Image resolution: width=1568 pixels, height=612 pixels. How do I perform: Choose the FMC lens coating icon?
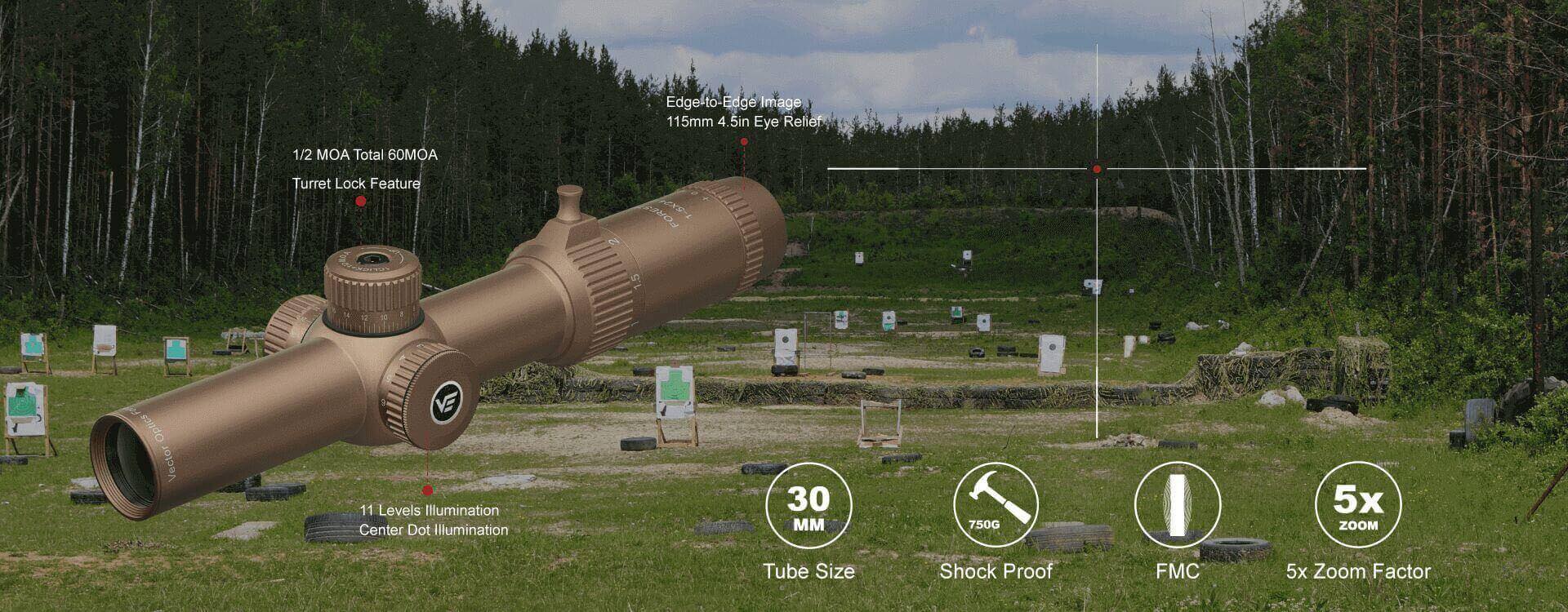pos(1177,505)
